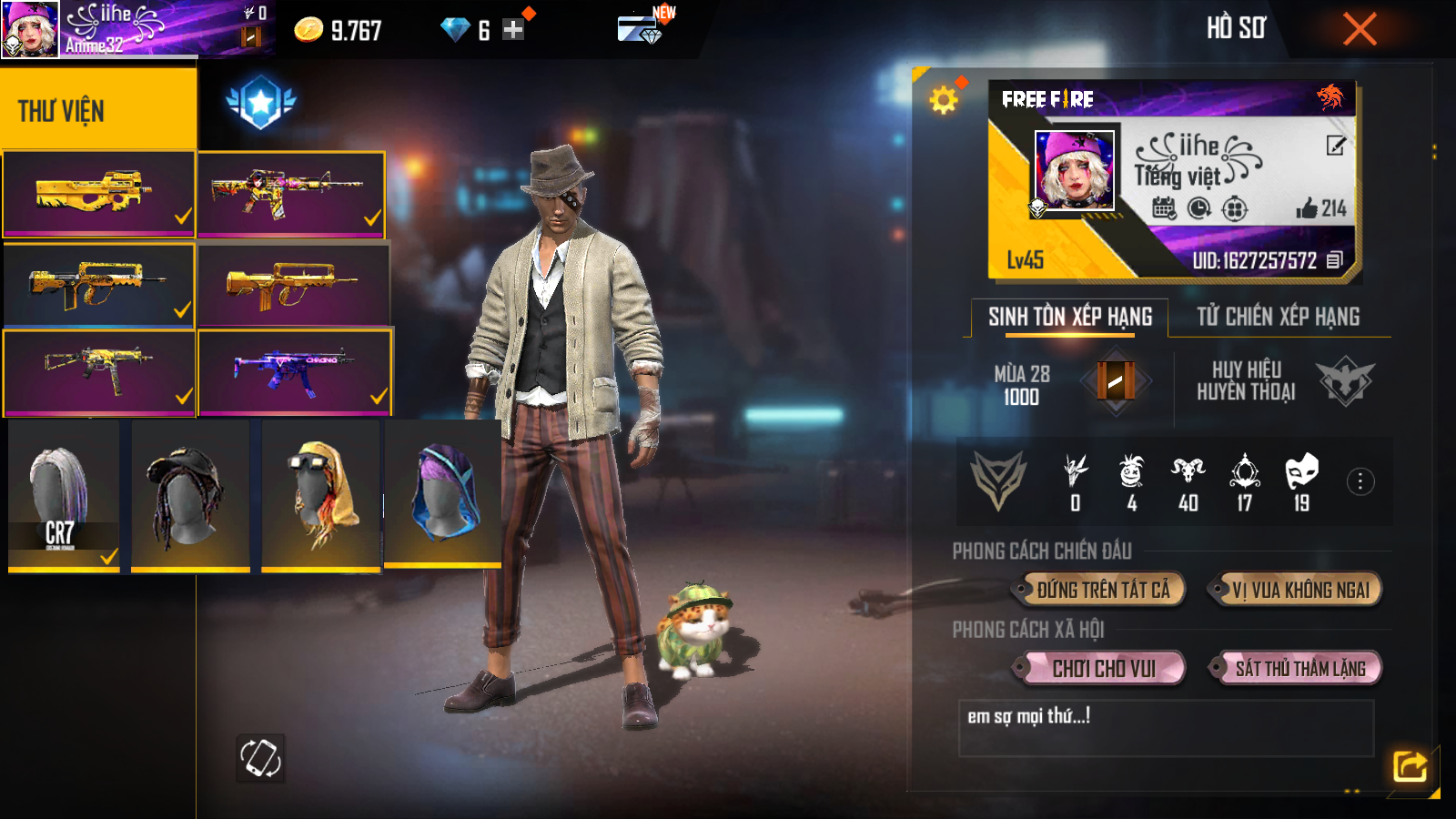Choose the yellow P90 weapon skin
This screenshot has height=819, width=1456.
(98, 194)
